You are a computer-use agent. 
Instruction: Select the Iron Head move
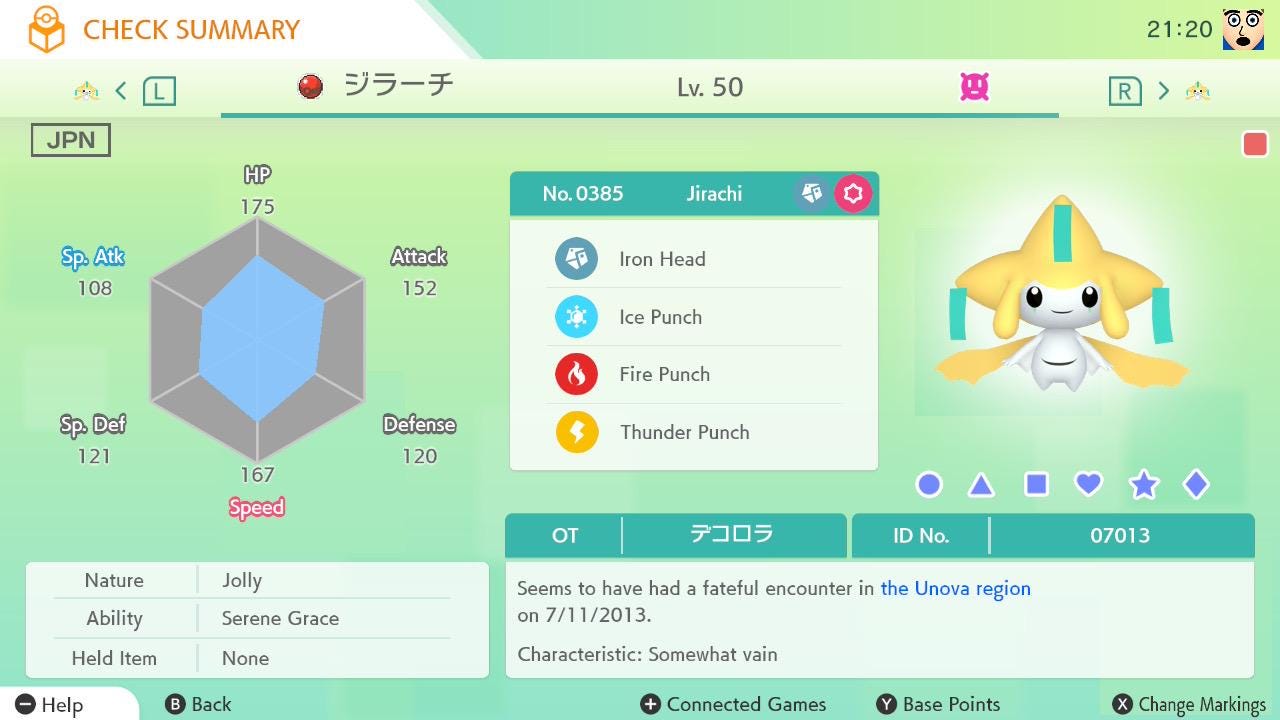tap(662, 259)
